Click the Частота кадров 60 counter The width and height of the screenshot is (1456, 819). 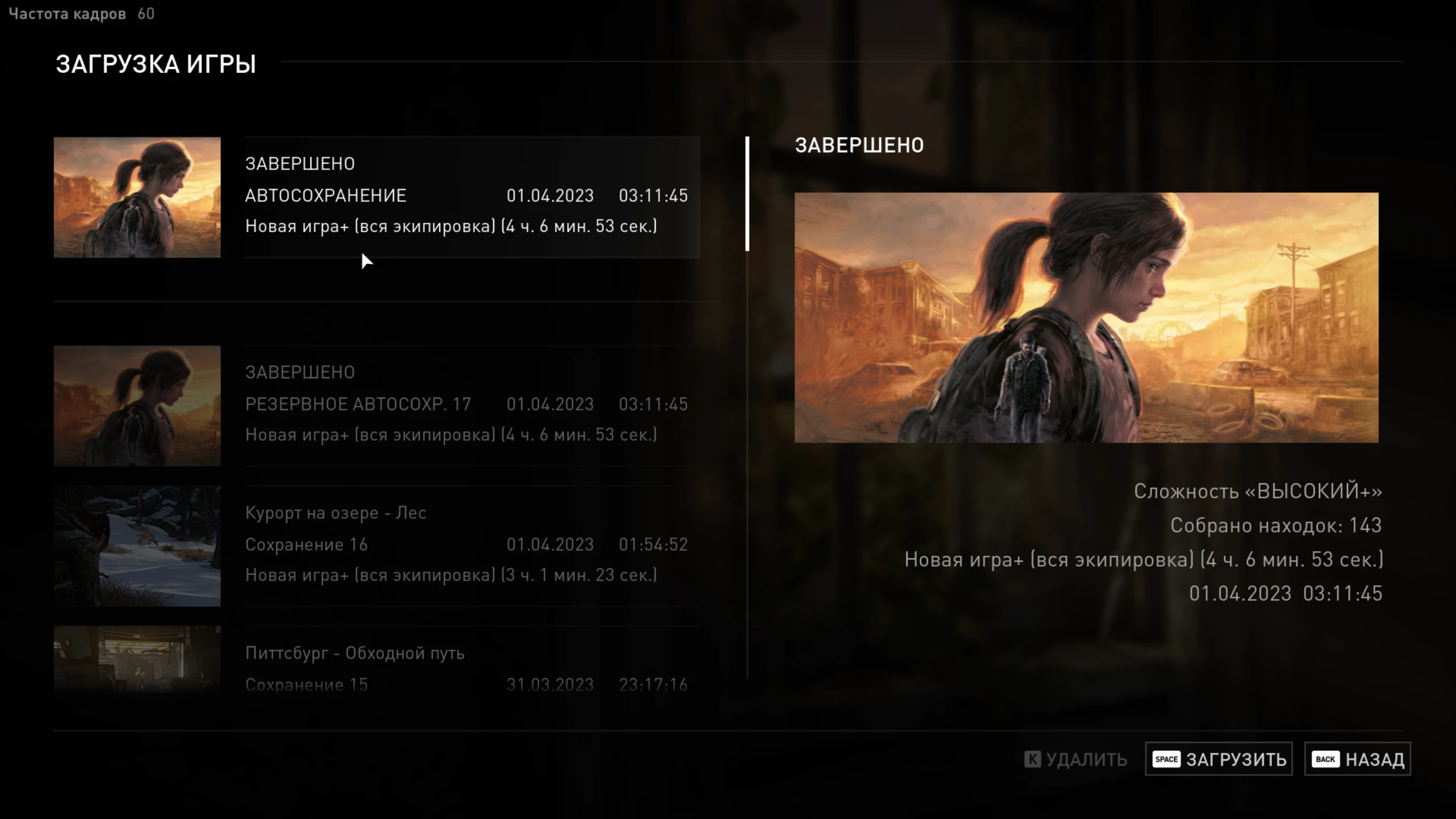coord(81,14)
